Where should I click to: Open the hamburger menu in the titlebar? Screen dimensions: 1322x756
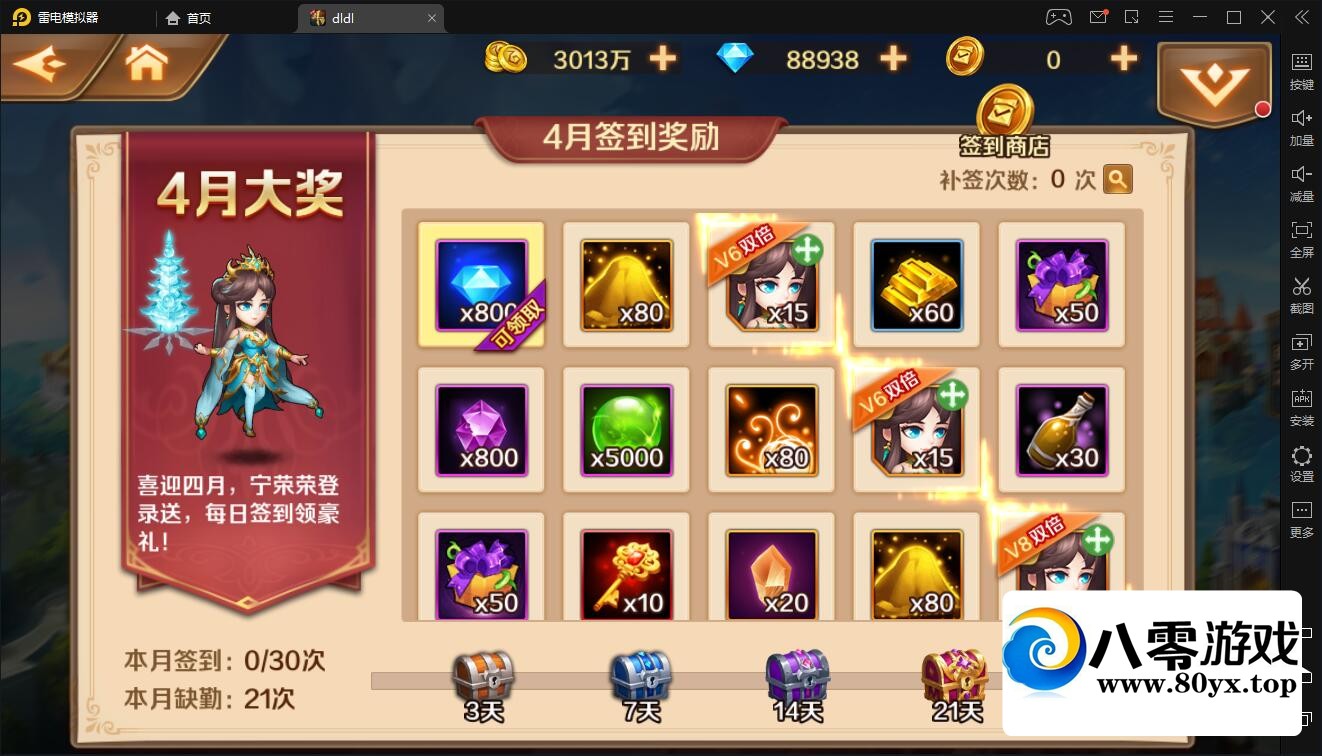click(1166, 17)
